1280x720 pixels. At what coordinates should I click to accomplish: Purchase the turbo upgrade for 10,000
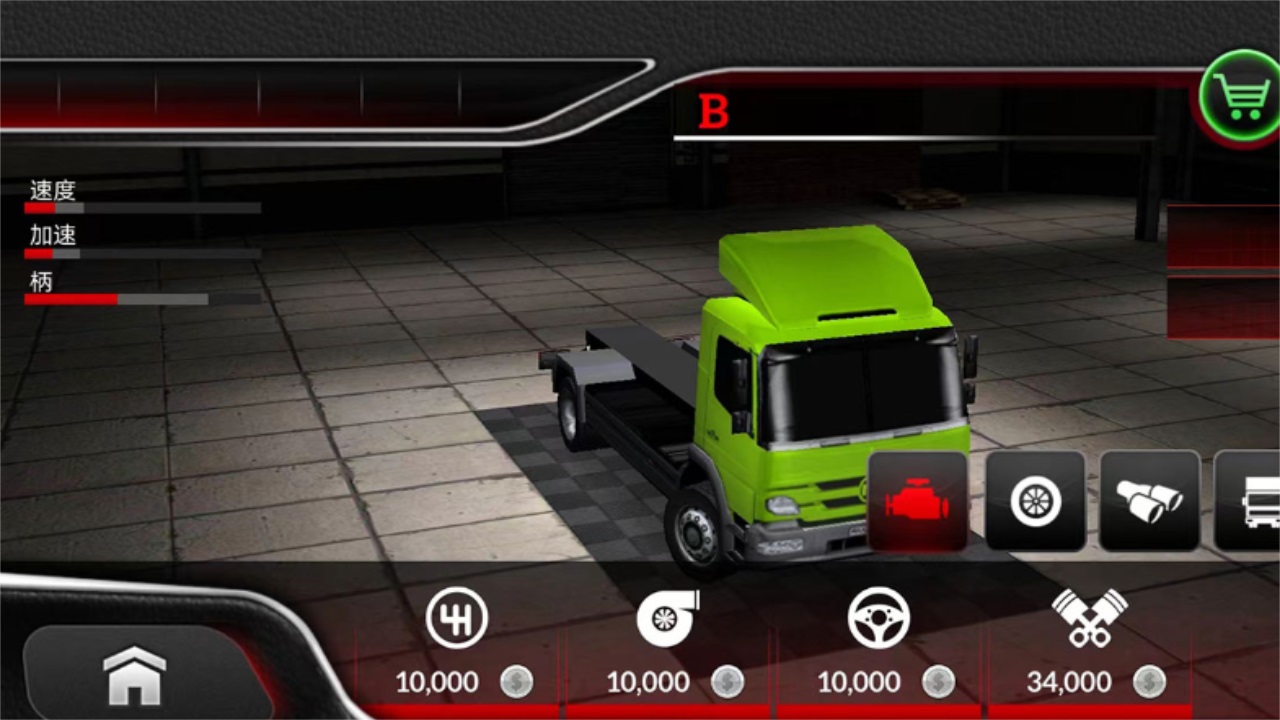point(669,643)
